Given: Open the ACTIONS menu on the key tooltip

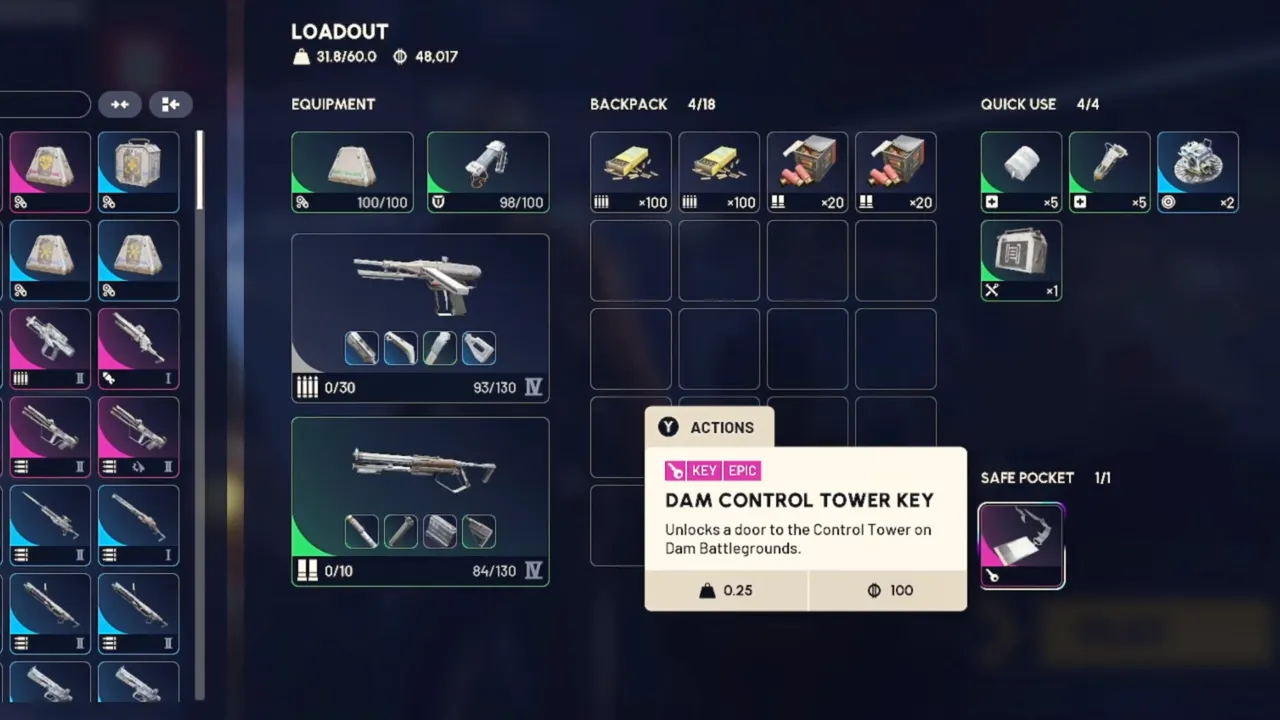Looking at the screenshot, I should [x=710, y=427].
